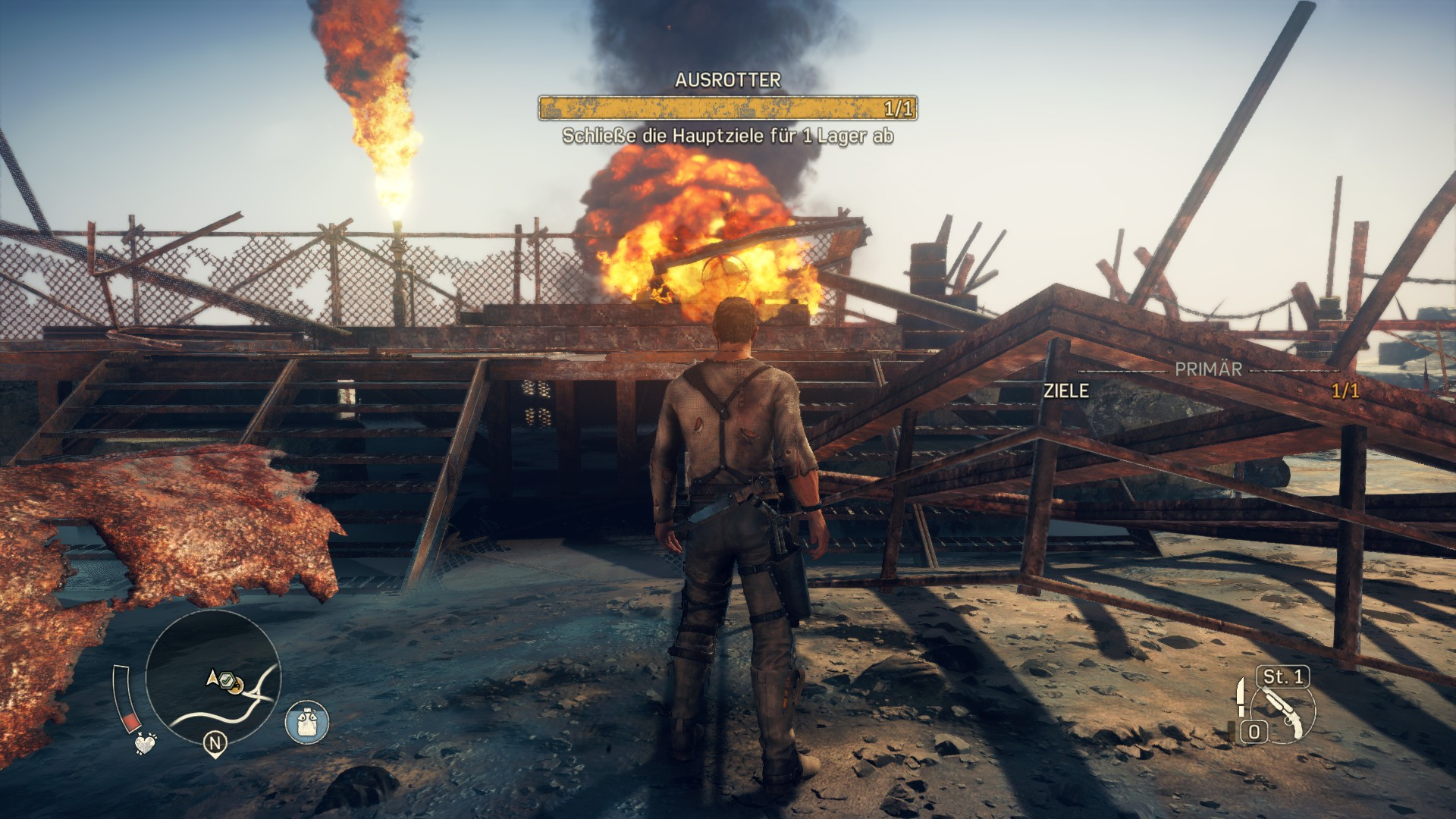The image size is (1456, 819).
Task: Click the Ausrotter challenge banner
Action: point(727,108)
